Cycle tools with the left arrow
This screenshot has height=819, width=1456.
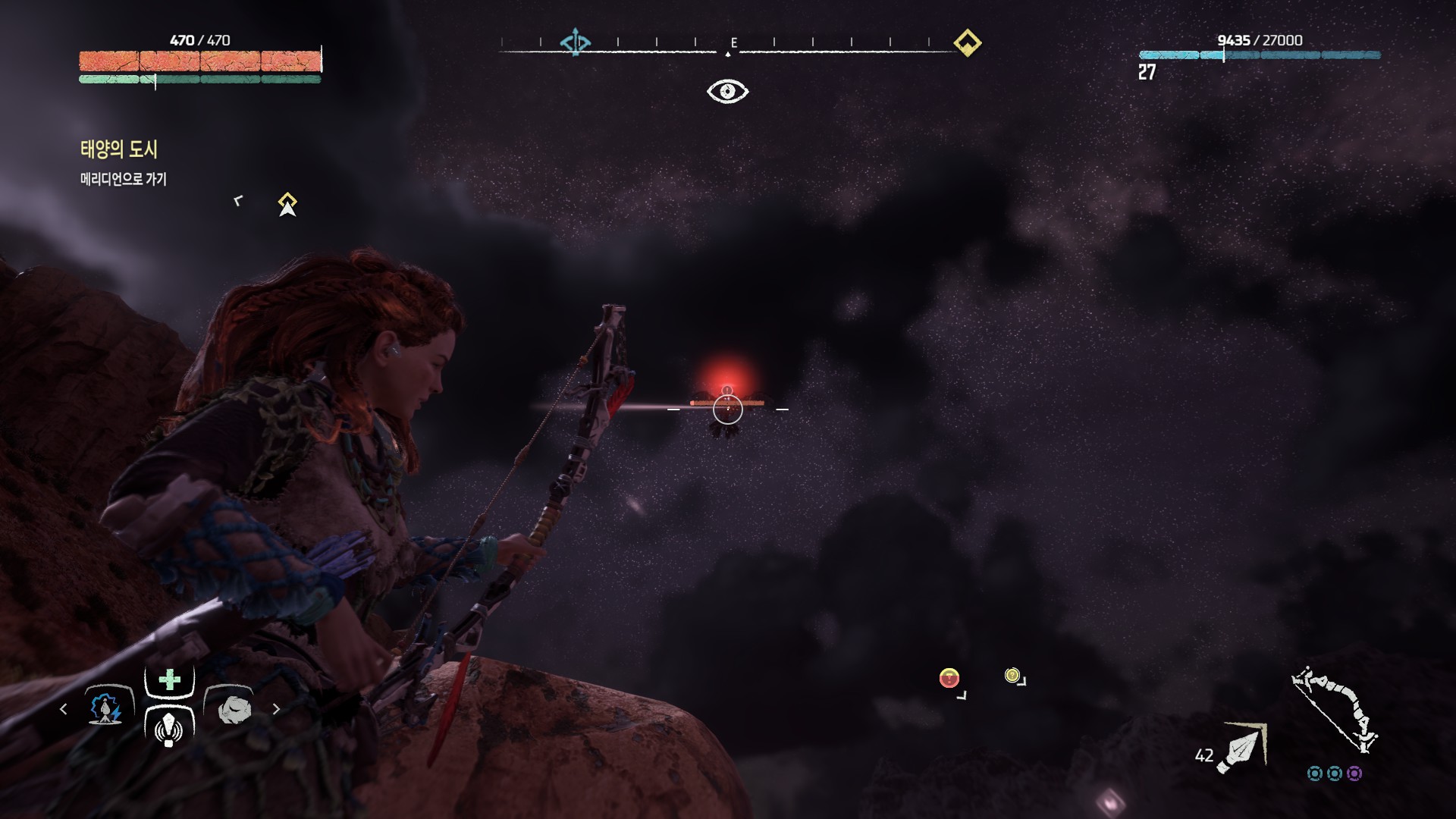(x=64, y=709)
